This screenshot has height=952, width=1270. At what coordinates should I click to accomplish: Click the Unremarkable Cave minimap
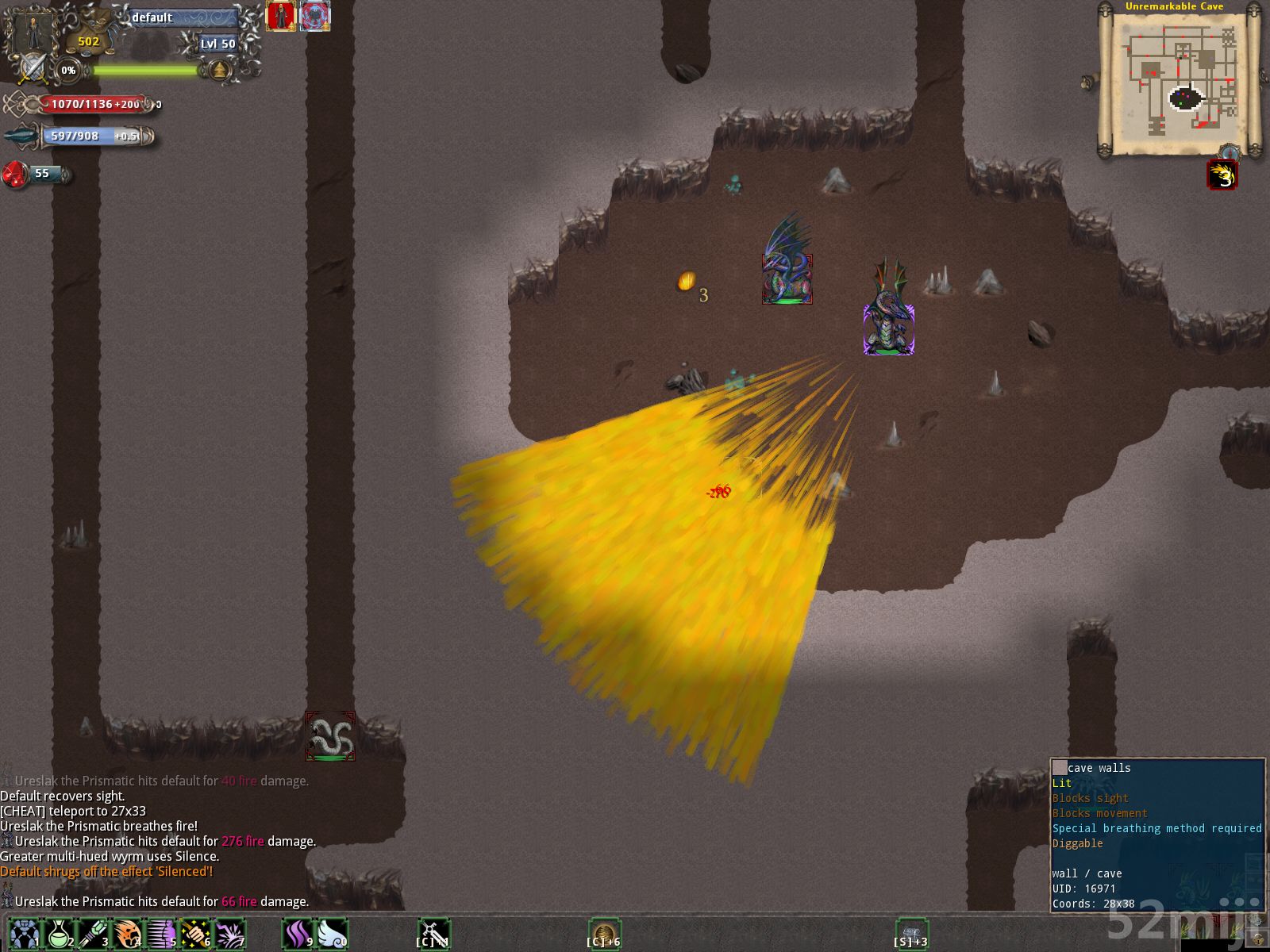[x=1181, y=79]
